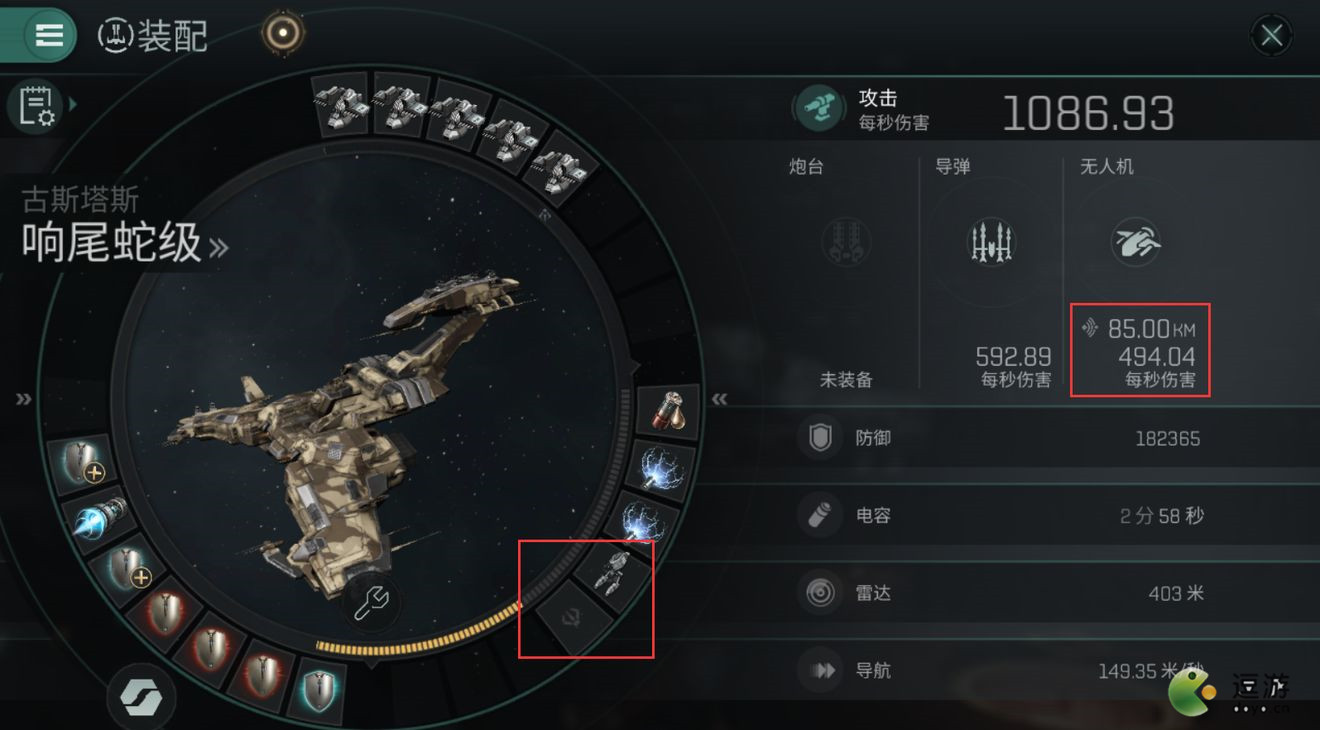
Task: Close the fitting screen
Action: pyautogui.click(x=1271, y=36)
